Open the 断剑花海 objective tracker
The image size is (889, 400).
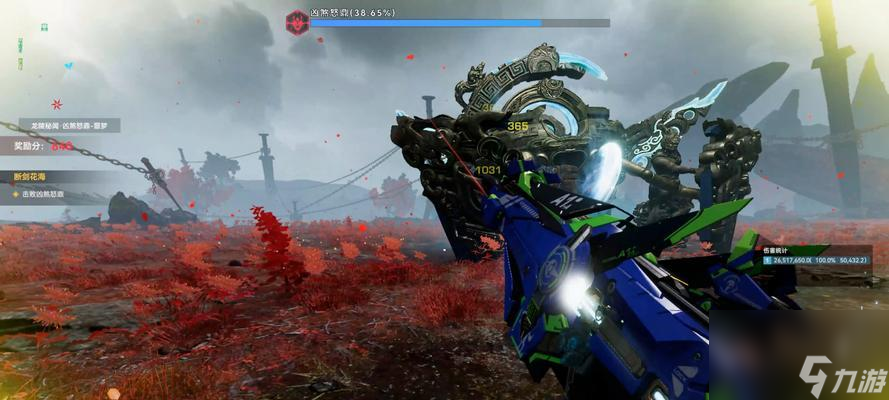29,178
